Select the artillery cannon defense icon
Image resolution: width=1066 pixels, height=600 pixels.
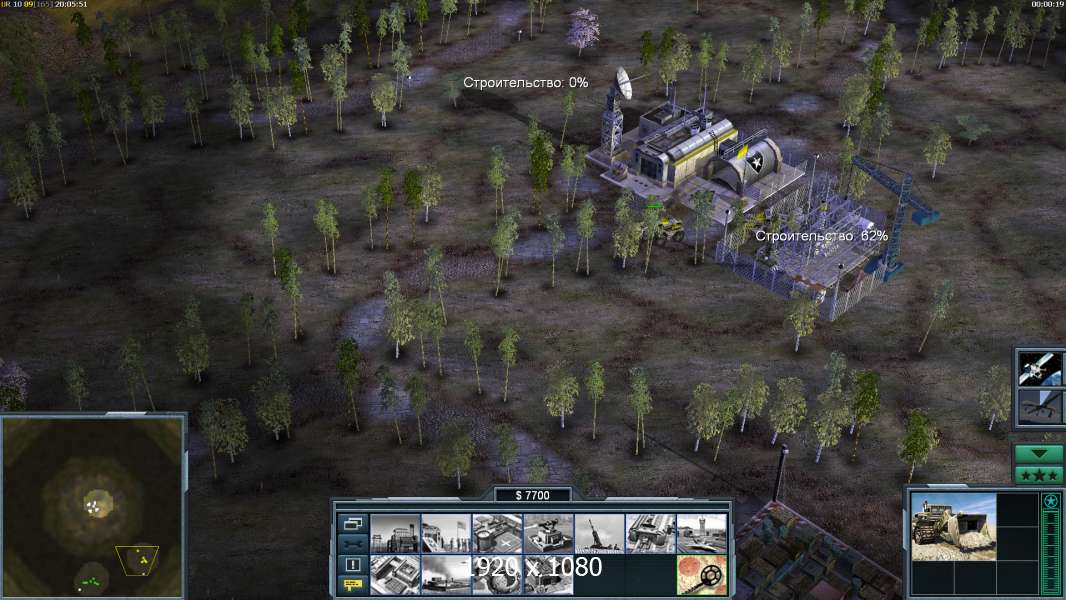(x=599, y=533)
